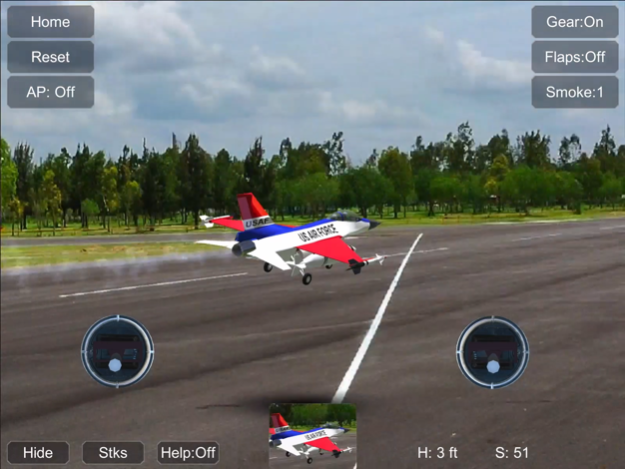Turn on Help
This screenshot has width=625, height=469.
coord(187,453)
